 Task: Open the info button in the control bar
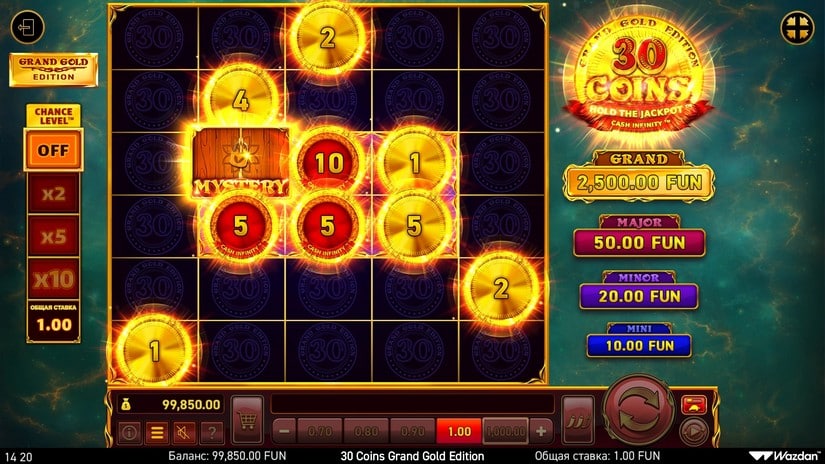[129, 432]
